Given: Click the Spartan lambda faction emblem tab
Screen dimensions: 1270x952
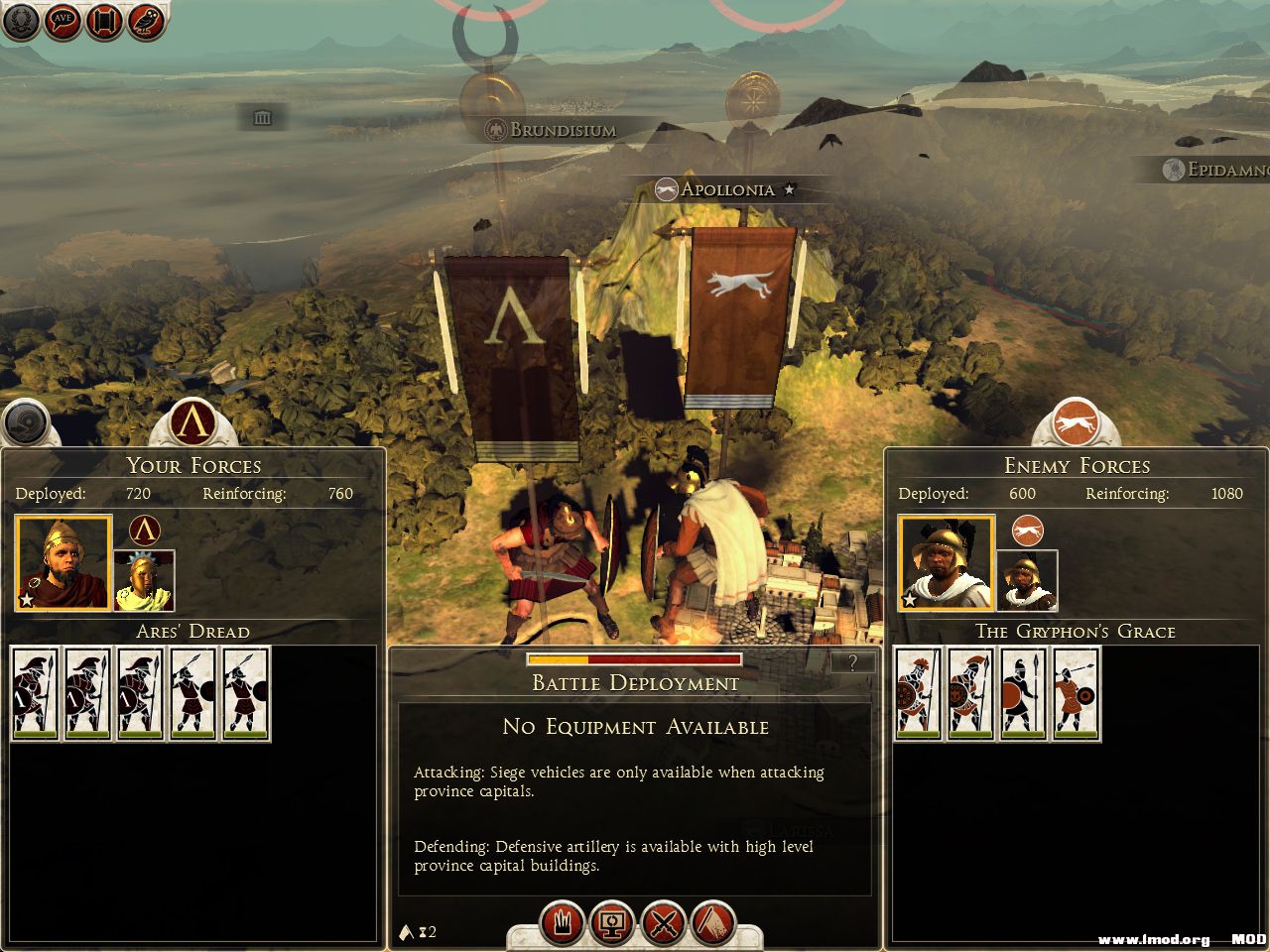Looking at the screenshot, I should pos(192,421).
